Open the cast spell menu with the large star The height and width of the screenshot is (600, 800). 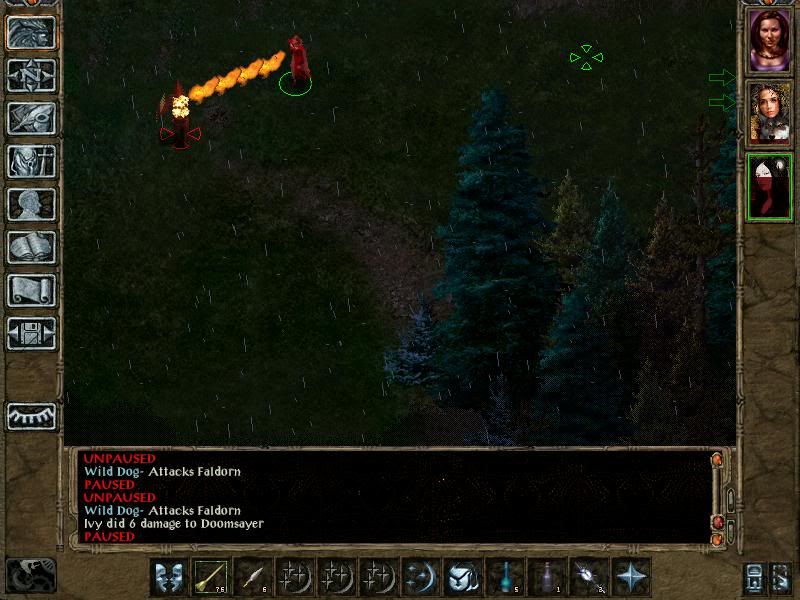(x=632, y=577)
